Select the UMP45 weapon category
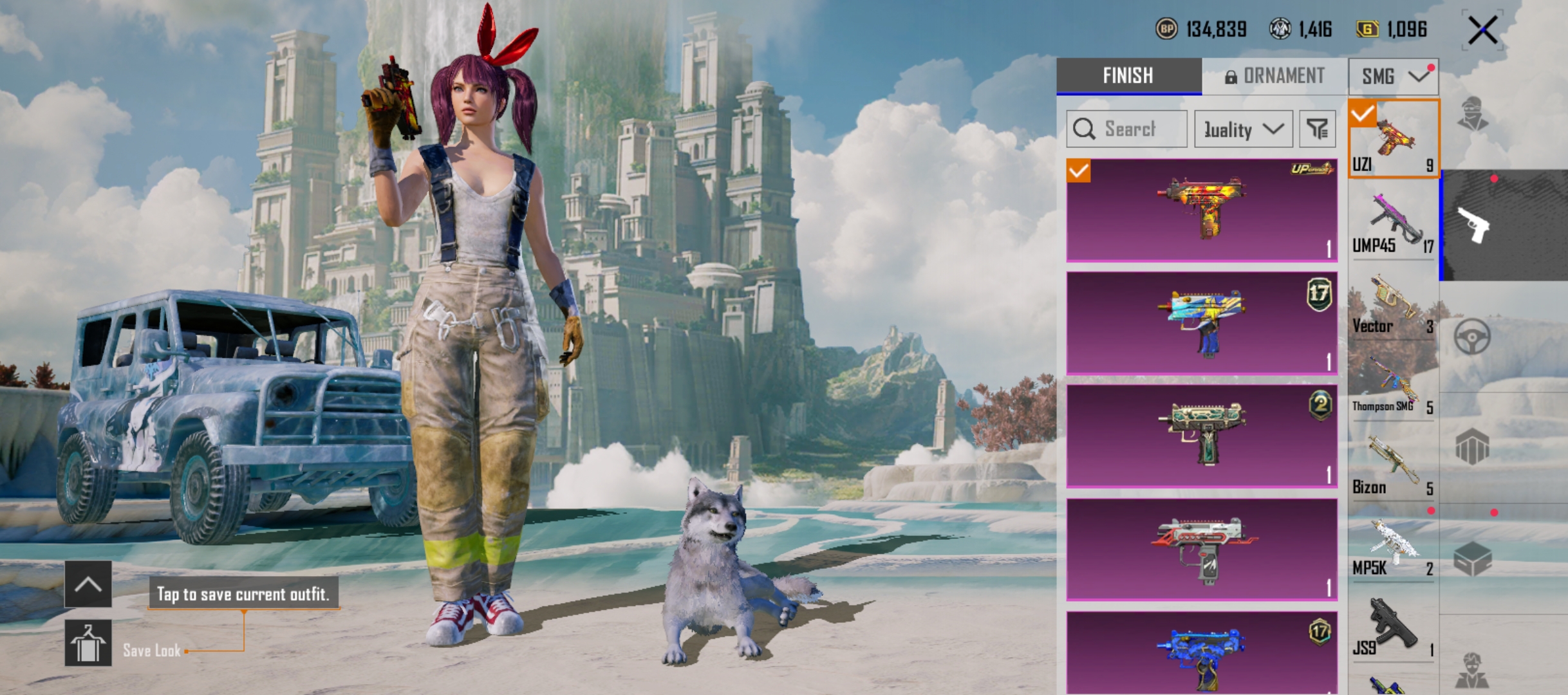1568x695 pixels. click(1392, 223)
